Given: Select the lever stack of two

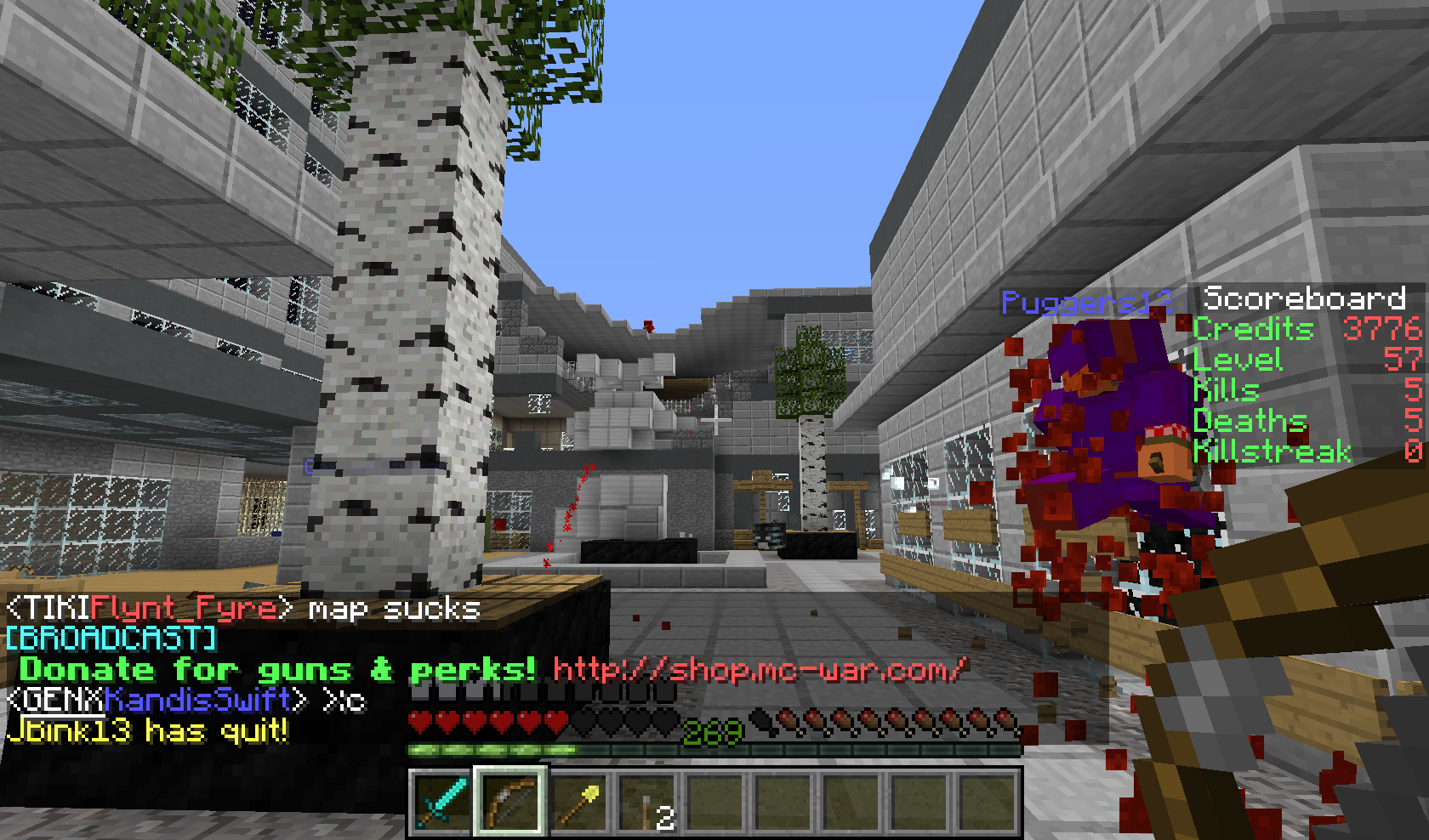Looking at the screenshot, I should point(647,803).
